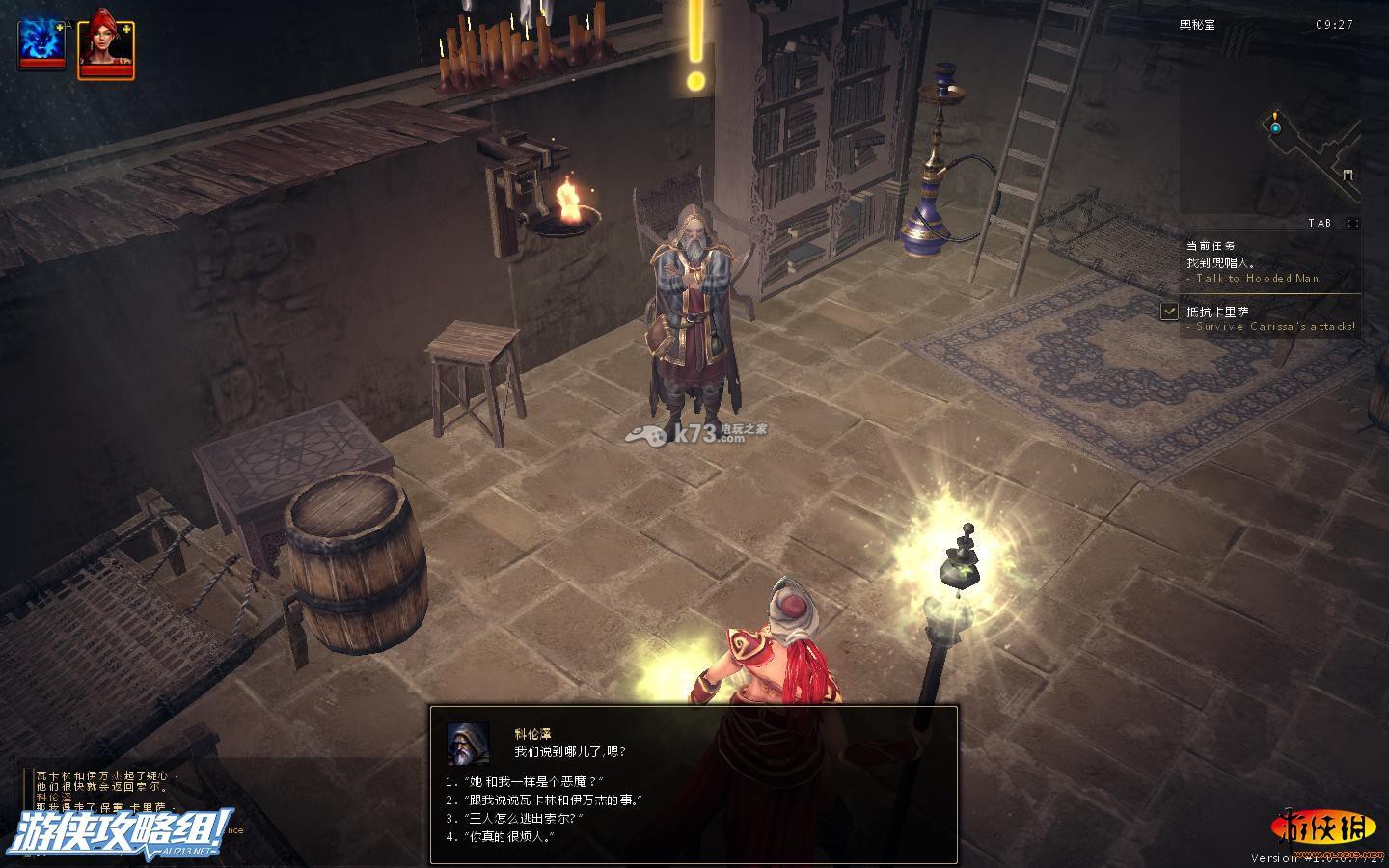
Task: Click the doorway exit marker on the minimap
Action: click(x=1348, y=175)
